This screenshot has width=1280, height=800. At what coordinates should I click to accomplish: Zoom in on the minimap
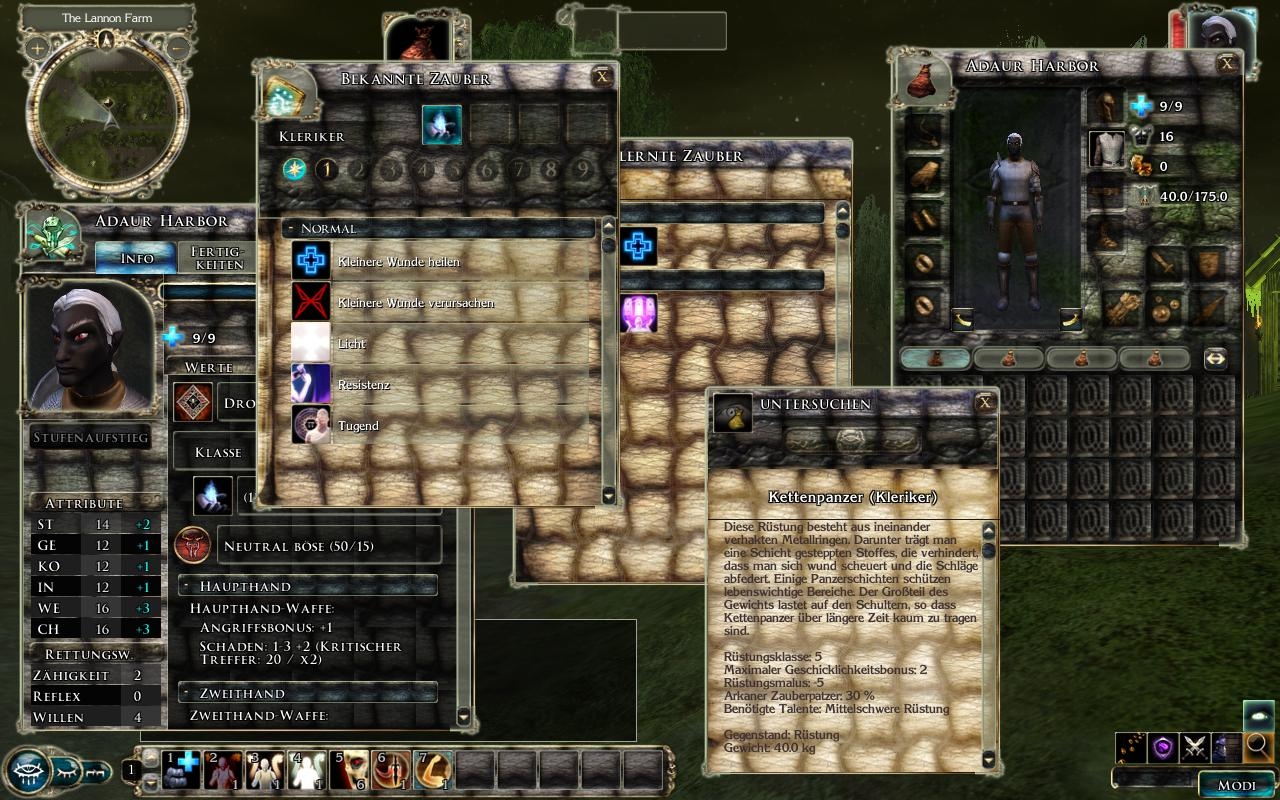point(37,47)
